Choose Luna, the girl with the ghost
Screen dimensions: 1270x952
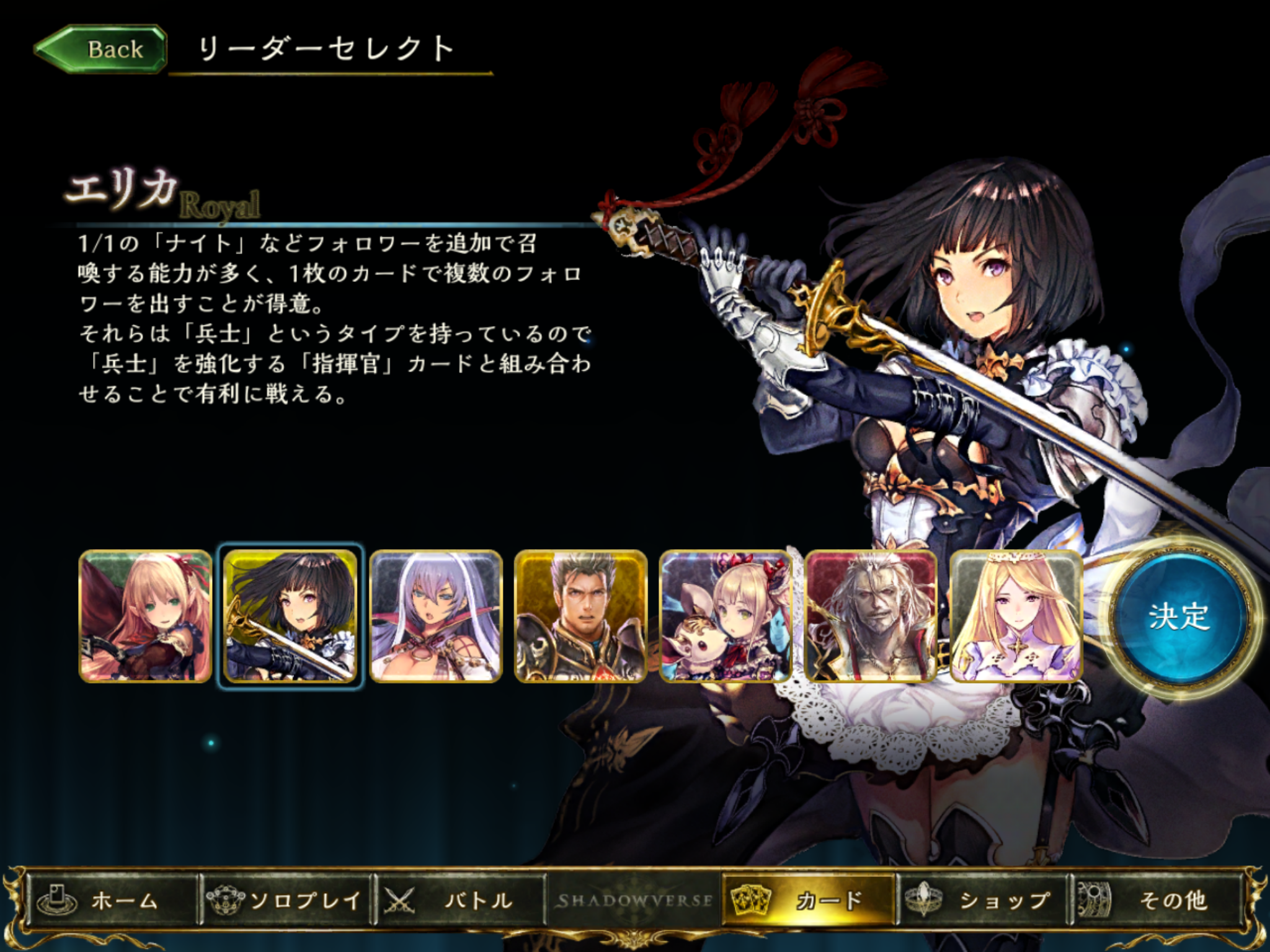(726, 616)
